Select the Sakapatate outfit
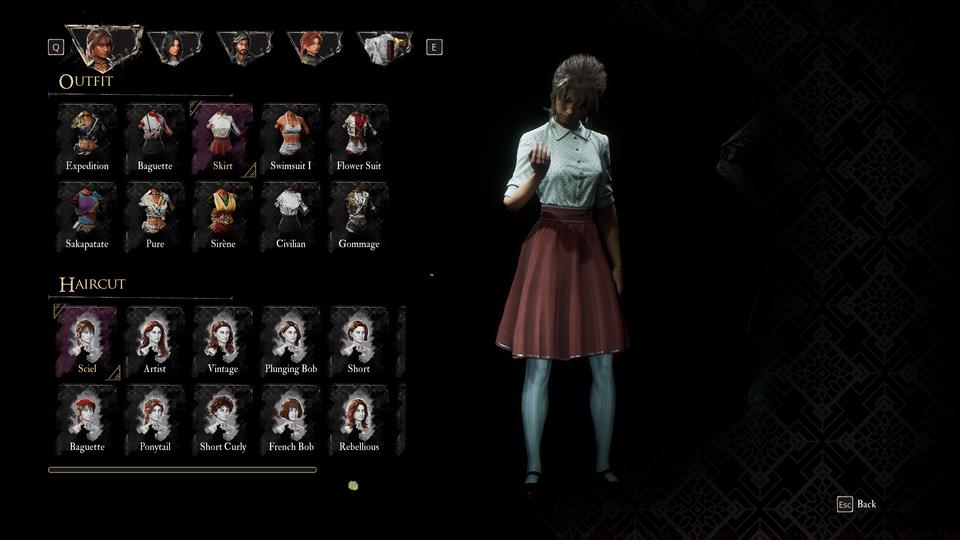Image resolution: width=960 pixels, height=540 pixels. [87, 216]
